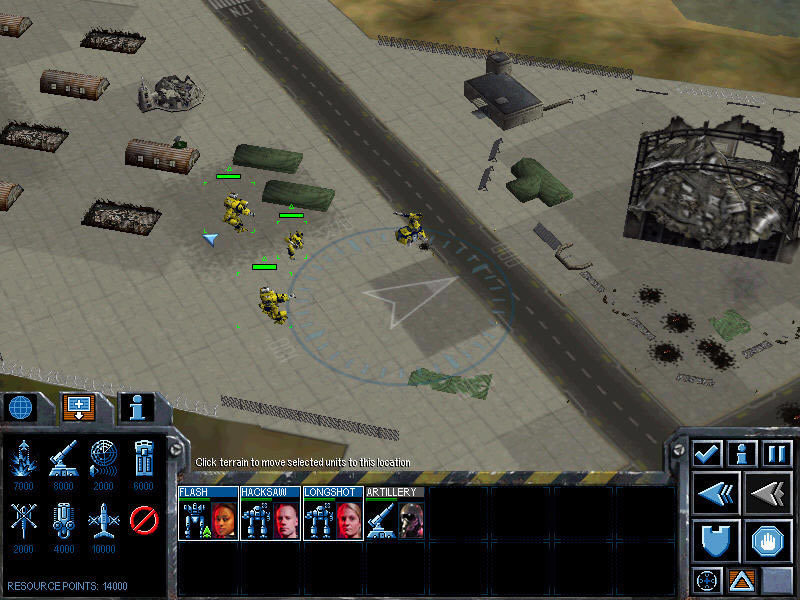Call the 7000-point airstrike support option
The image size is (800, 600).
tap(22, 460)
